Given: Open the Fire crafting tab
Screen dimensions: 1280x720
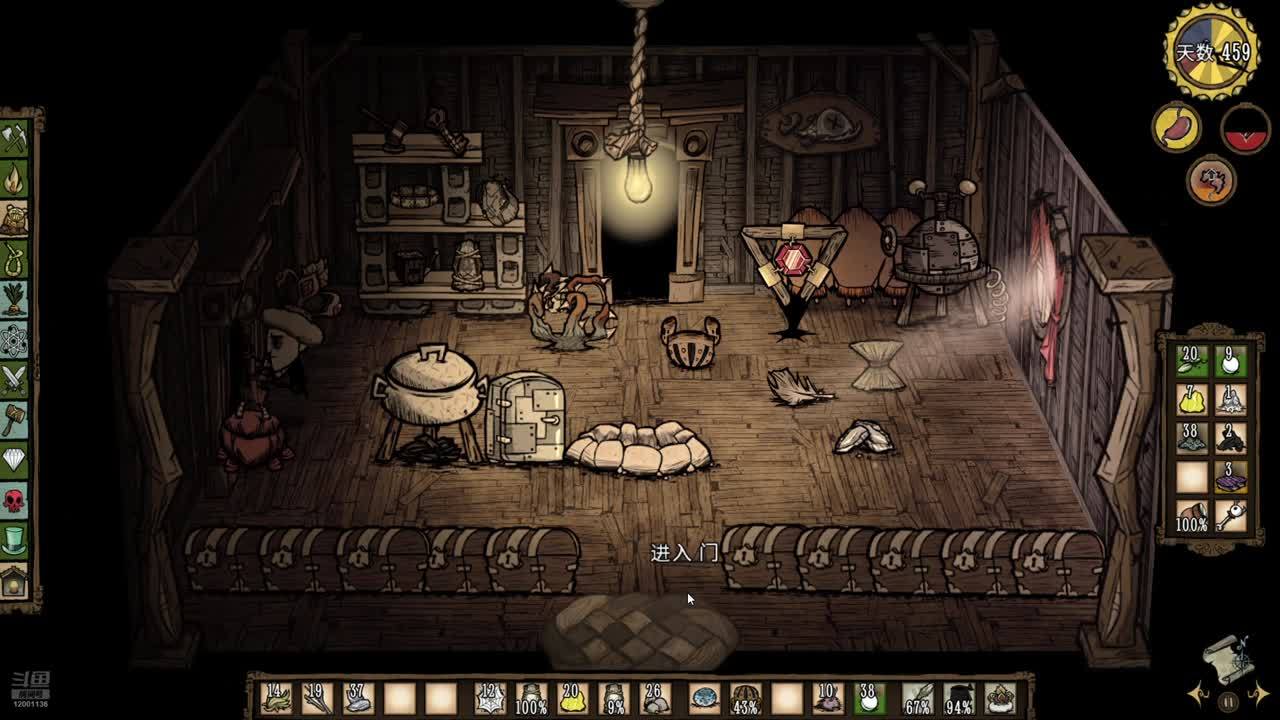Looking at the screenshot, I should (x=14, y=179).
